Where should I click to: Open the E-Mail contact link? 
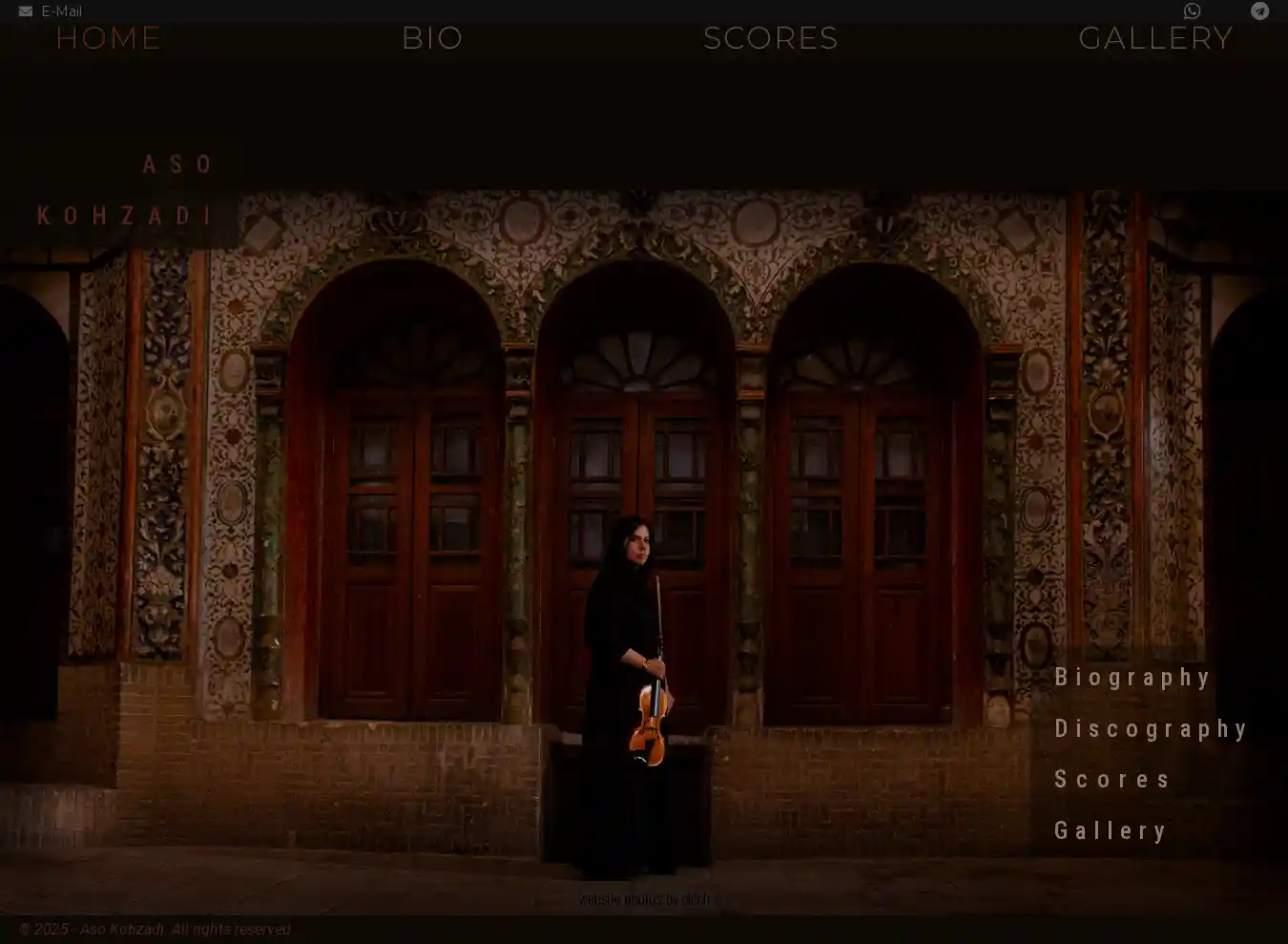(x=52, y=11)
